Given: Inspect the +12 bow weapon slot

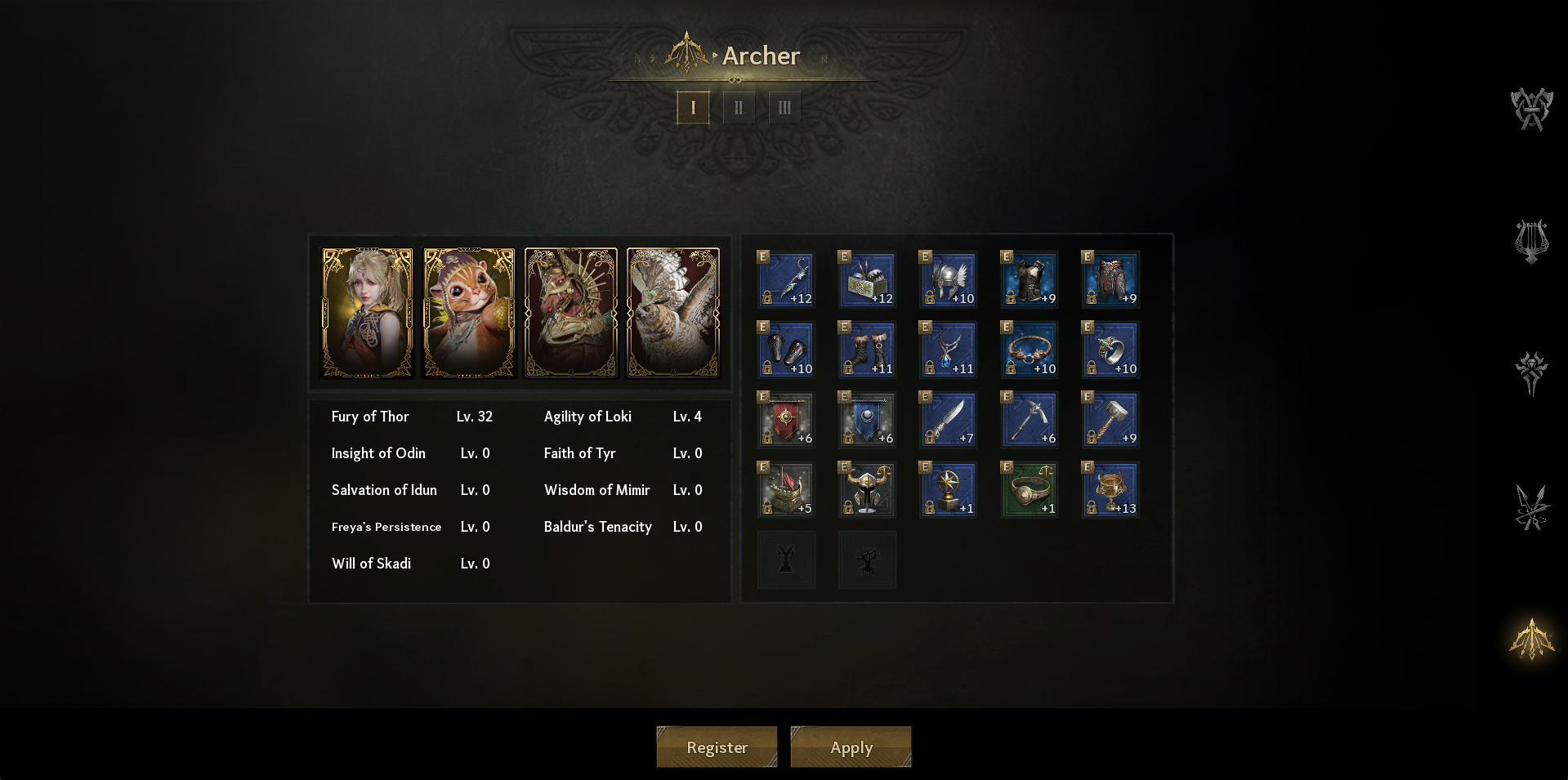Looking at the screenshot, I should tap(786, 279).
